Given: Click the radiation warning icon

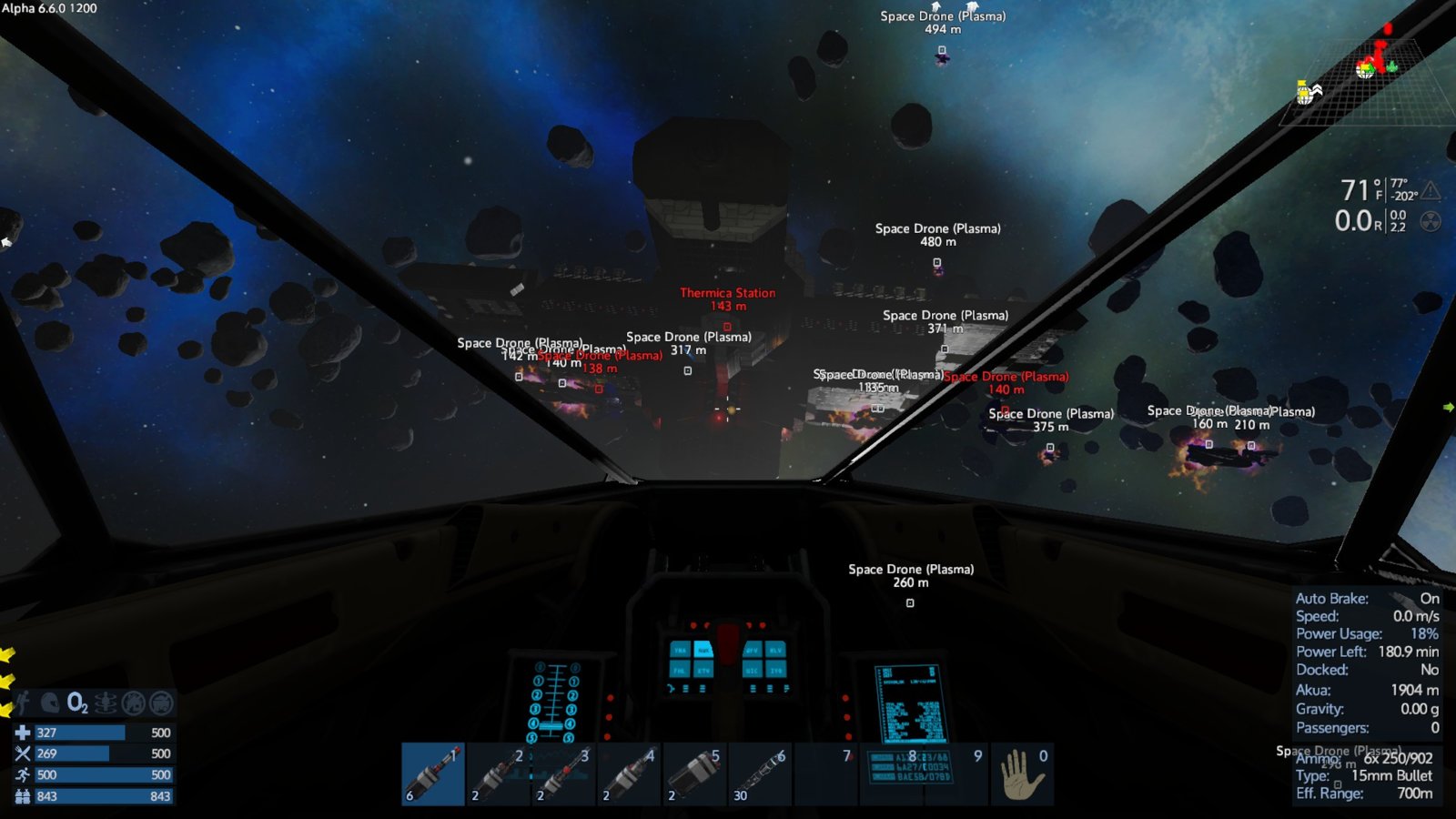Looking at the screenshot, I should point(1431,221).
